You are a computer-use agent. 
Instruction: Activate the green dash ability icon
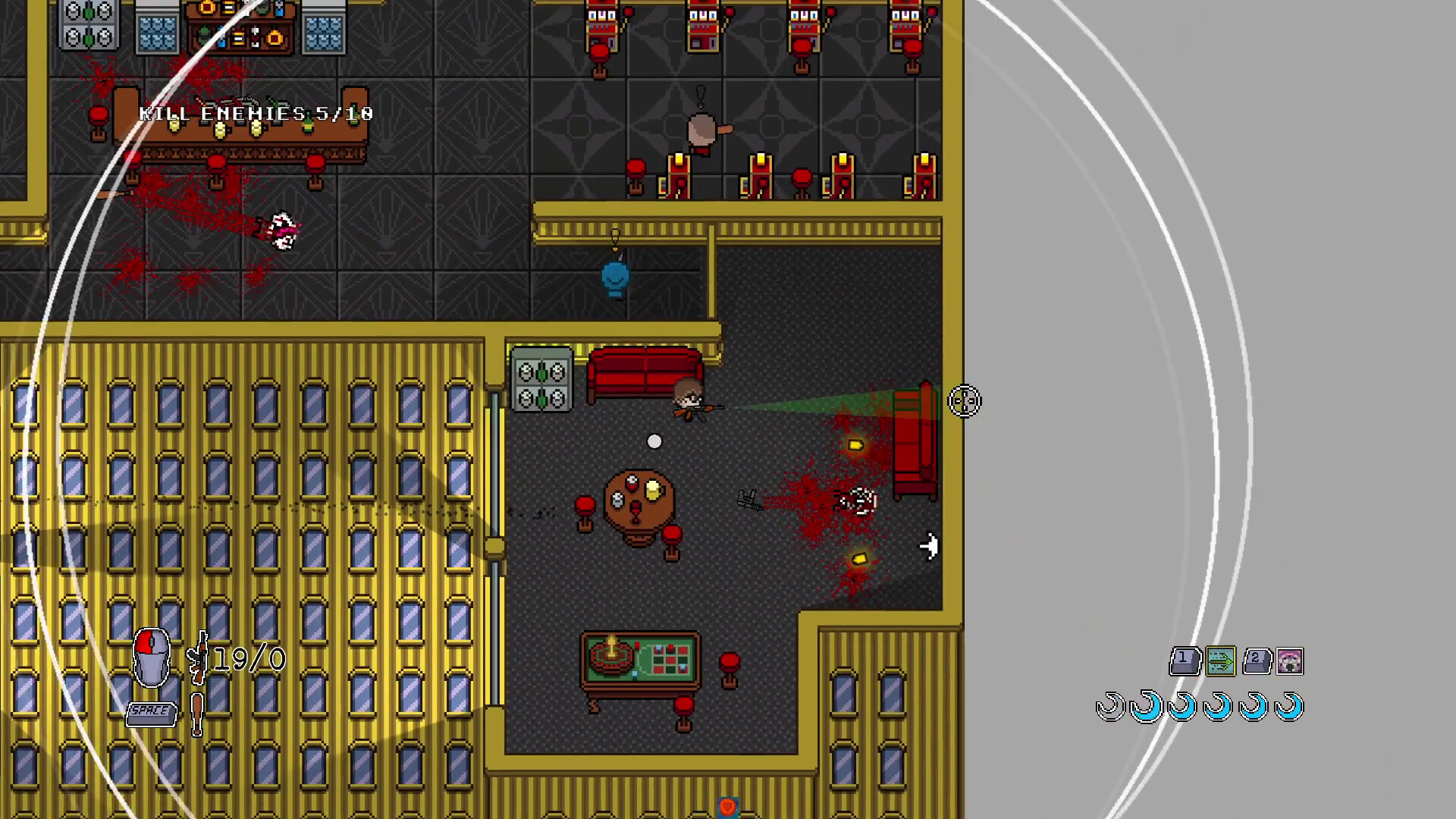click(1221, 661)
